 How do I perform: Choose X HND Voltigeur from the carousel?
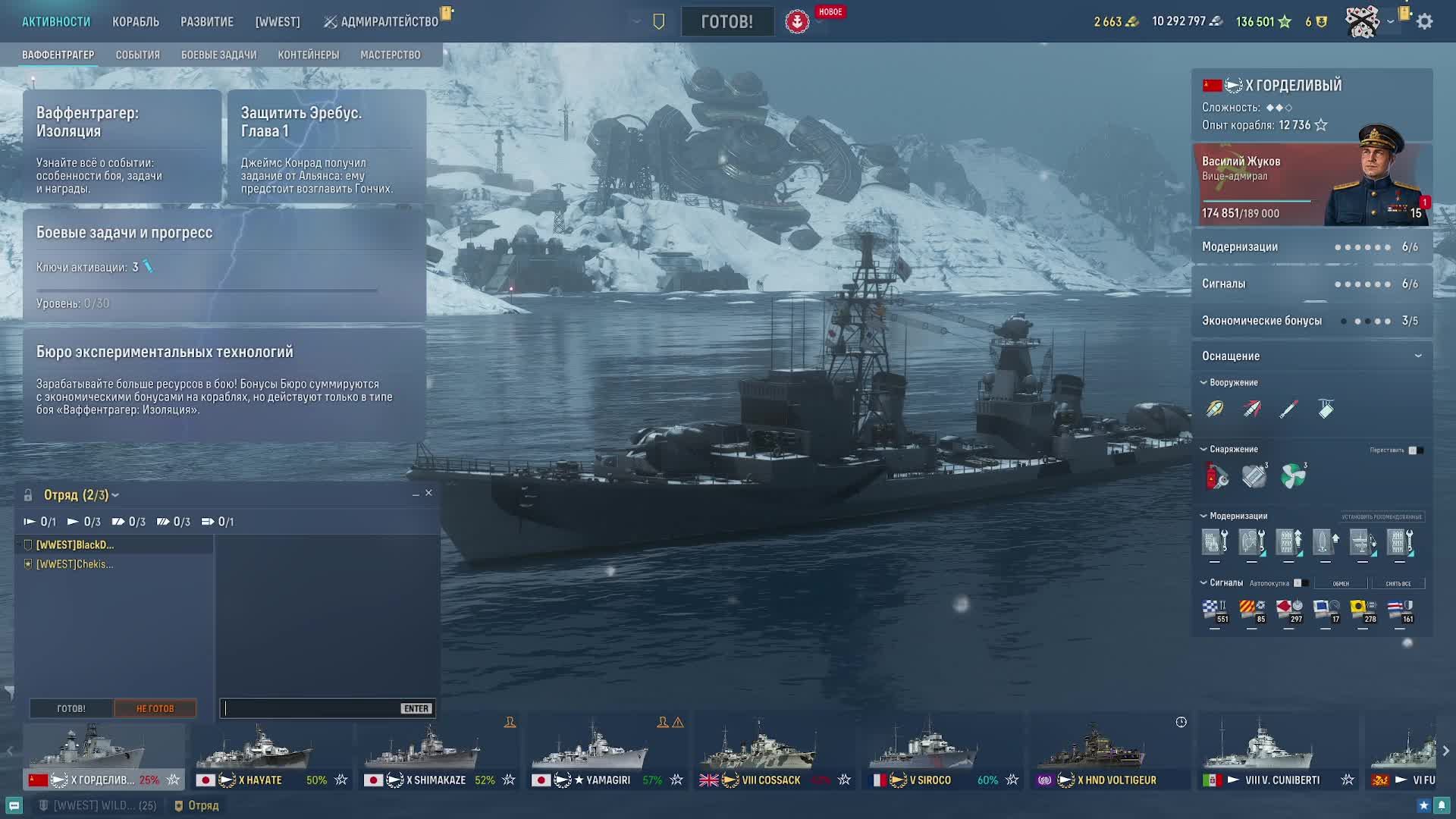tap(1109, 756)
